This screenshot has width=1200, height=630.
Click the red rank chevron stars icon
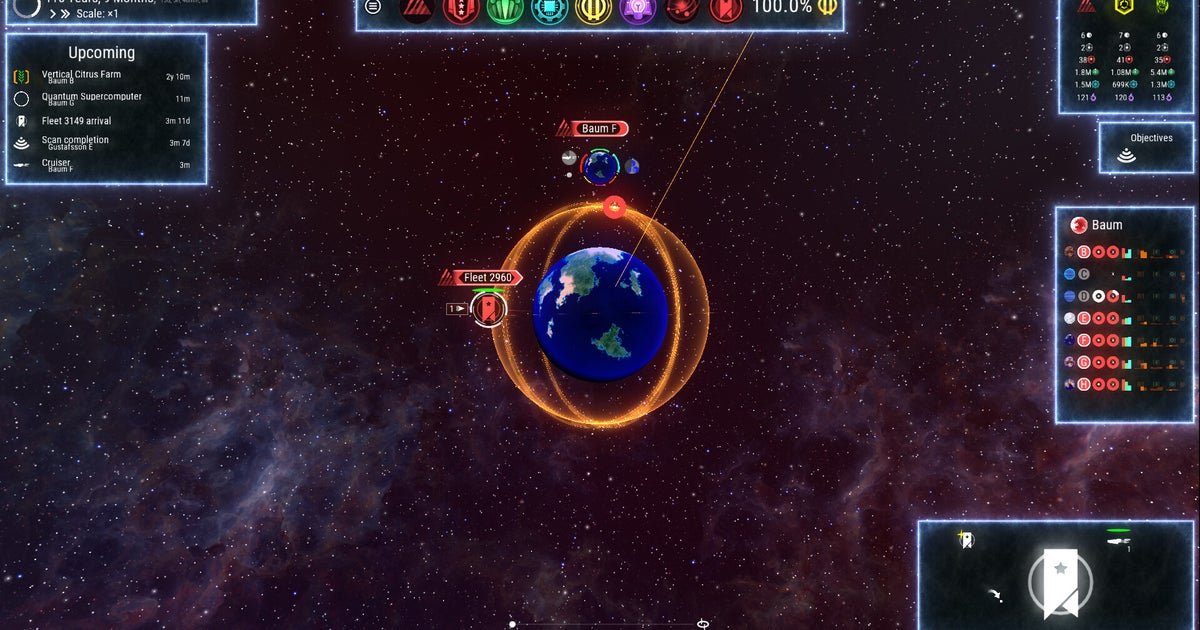click(x=461, y=9)
